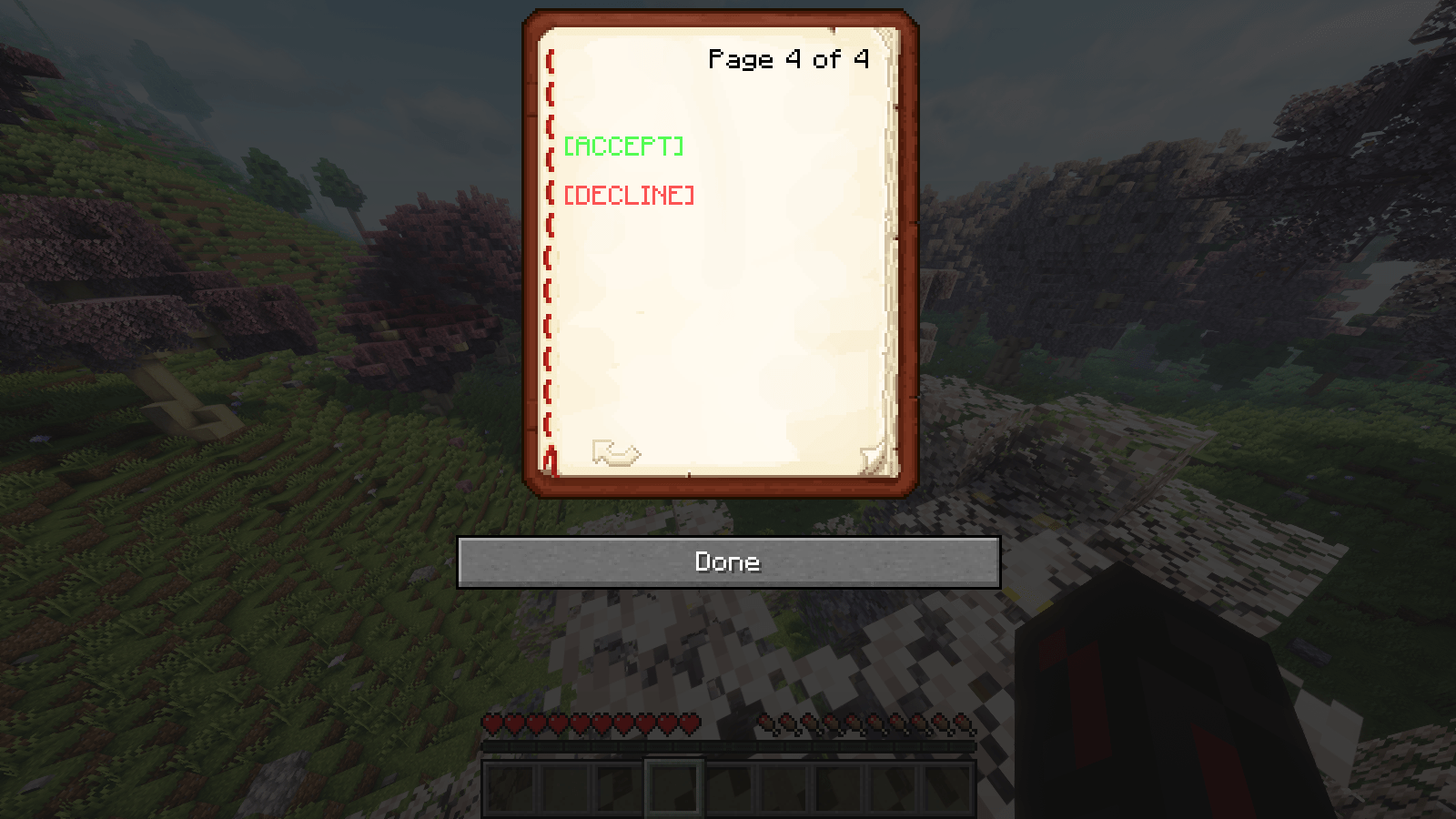Click the Page 4 of 4 label

tap(788, 59)
